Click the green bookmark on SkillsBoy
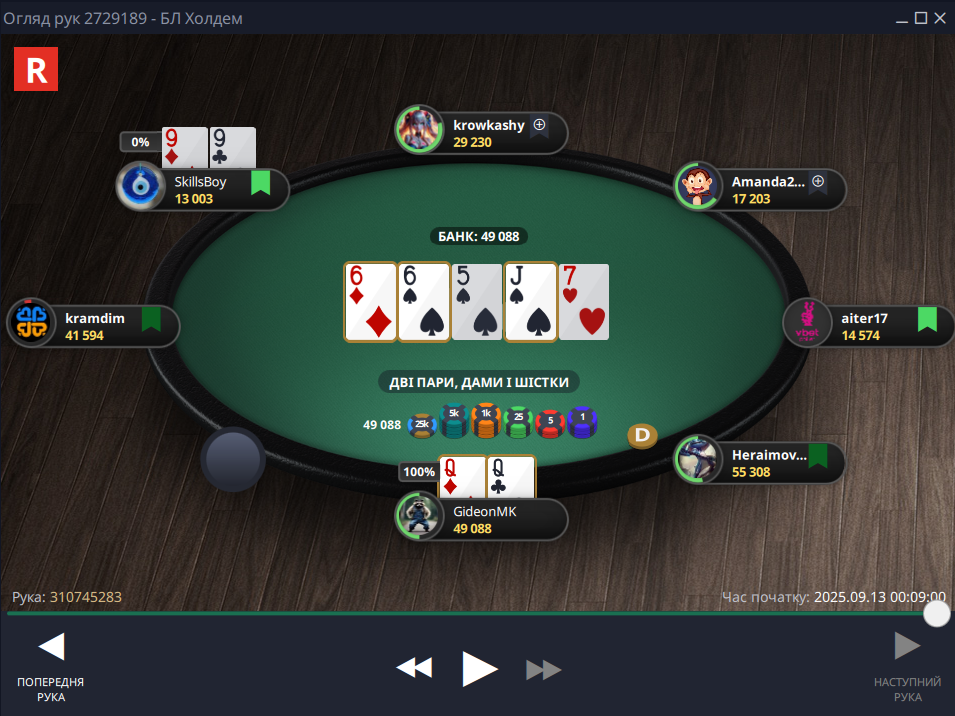Screen dimensions: 955x716 [260, 183]
